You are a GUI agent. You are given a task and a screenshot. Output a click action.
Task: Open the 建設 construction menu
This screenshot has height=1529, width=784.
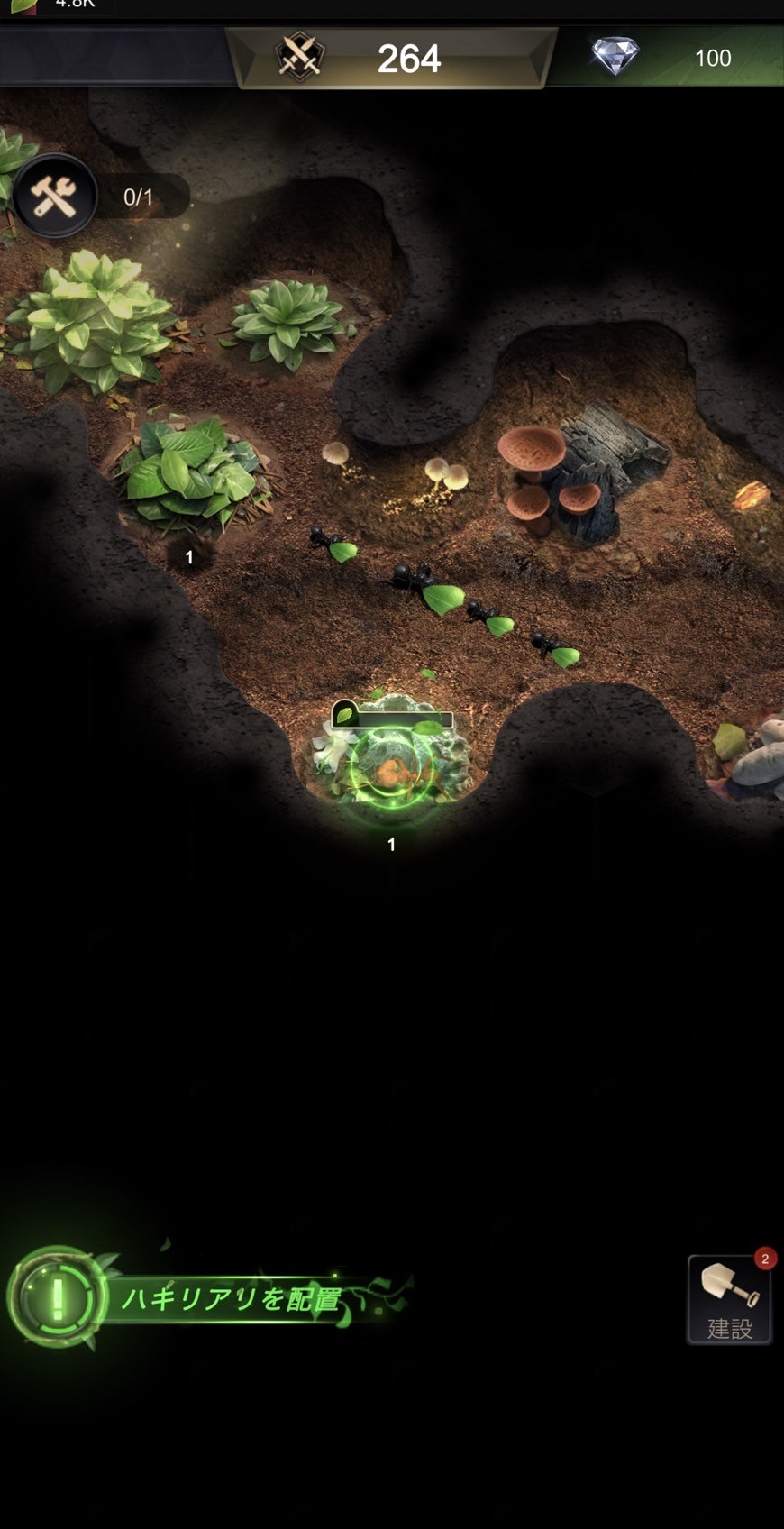pos(729,1300)
